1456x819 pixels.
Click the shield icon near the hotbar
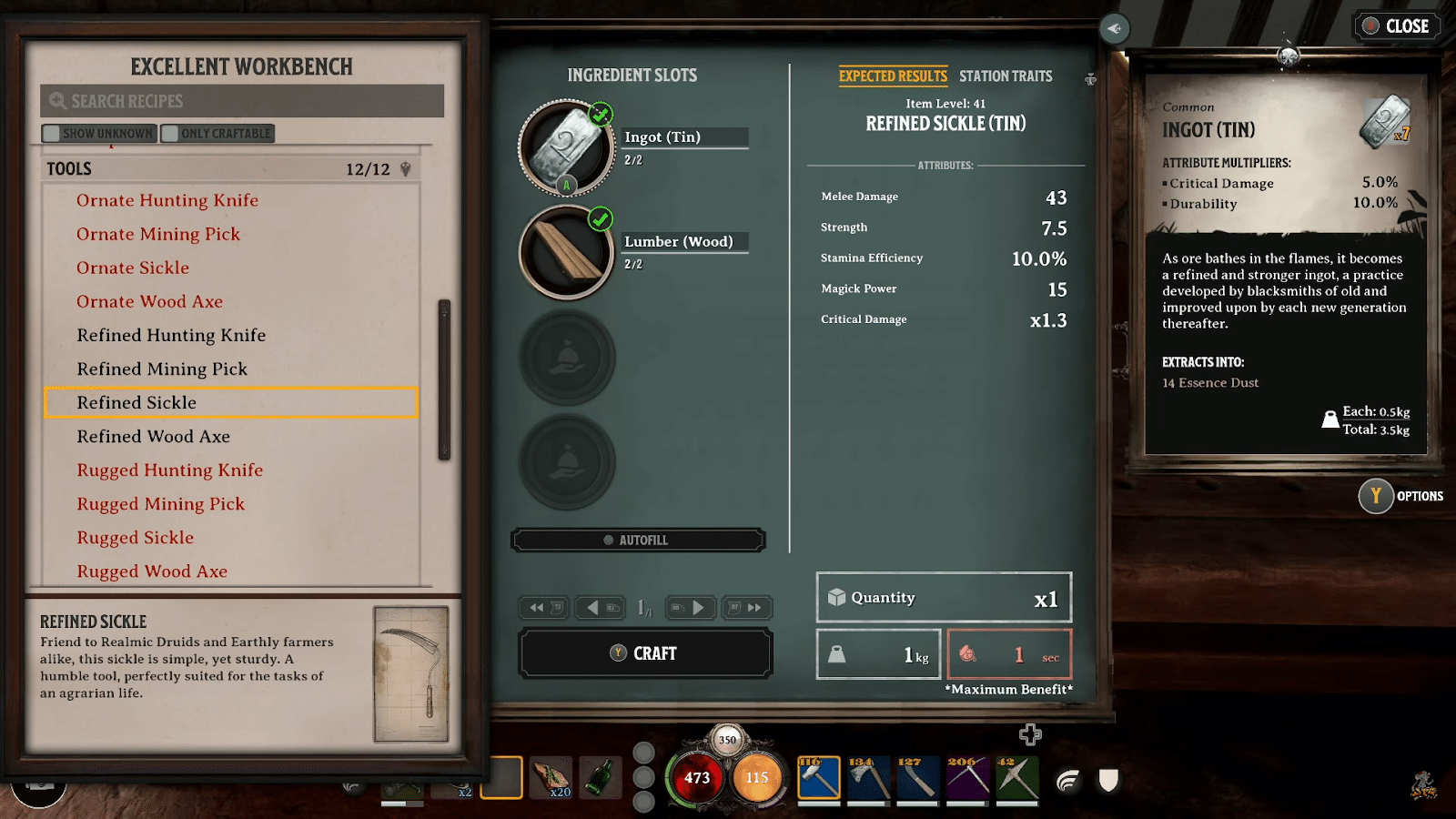pyautogui.click(x=1107, y=779)
